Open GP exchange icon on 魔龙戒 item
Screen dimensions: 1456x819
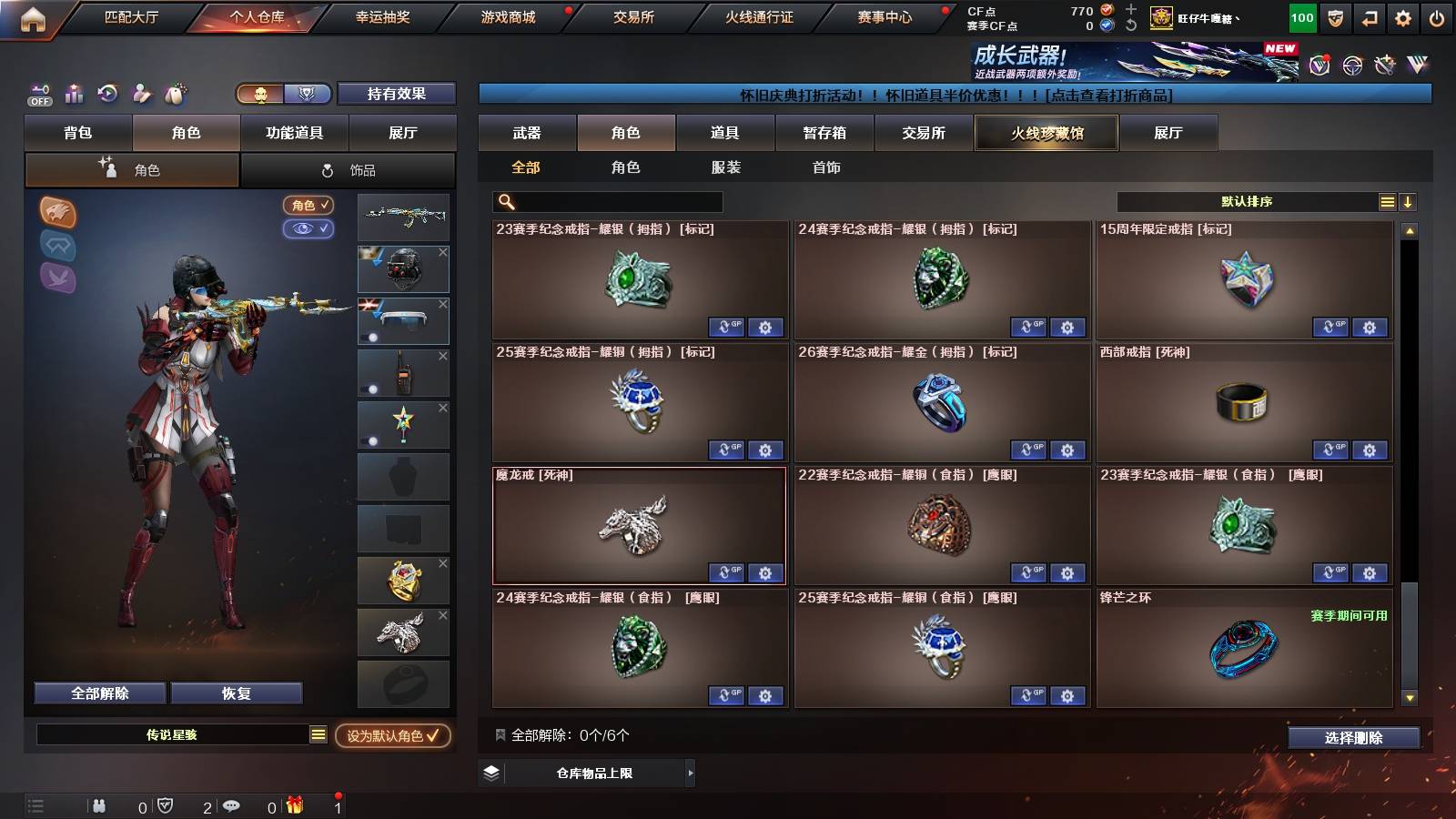[x=725, y=573]
